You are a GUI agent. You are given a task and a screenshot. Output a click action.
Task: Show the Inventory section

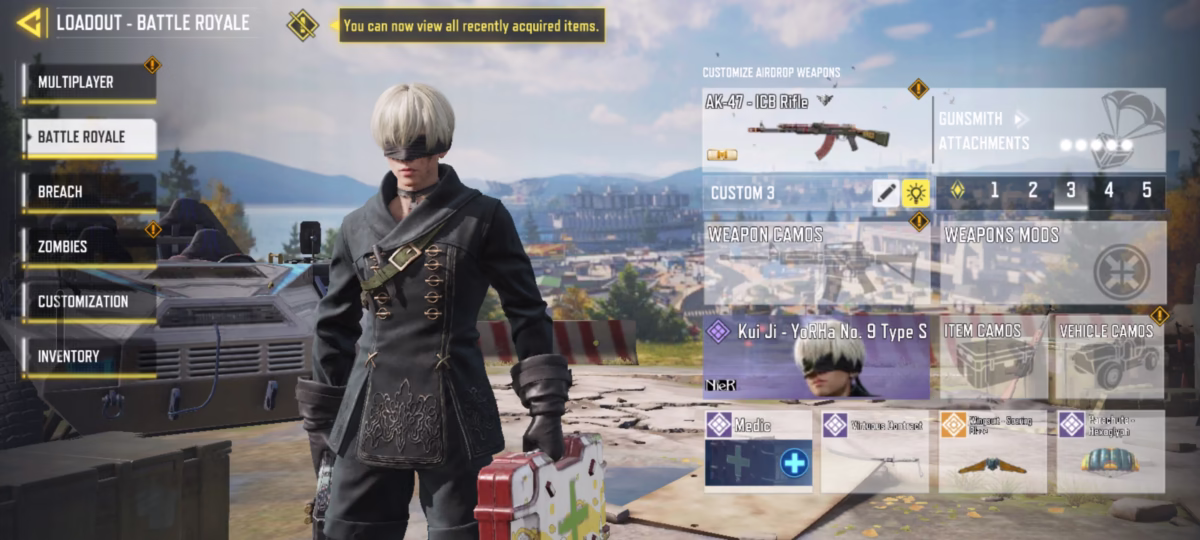tap(89, 356)
